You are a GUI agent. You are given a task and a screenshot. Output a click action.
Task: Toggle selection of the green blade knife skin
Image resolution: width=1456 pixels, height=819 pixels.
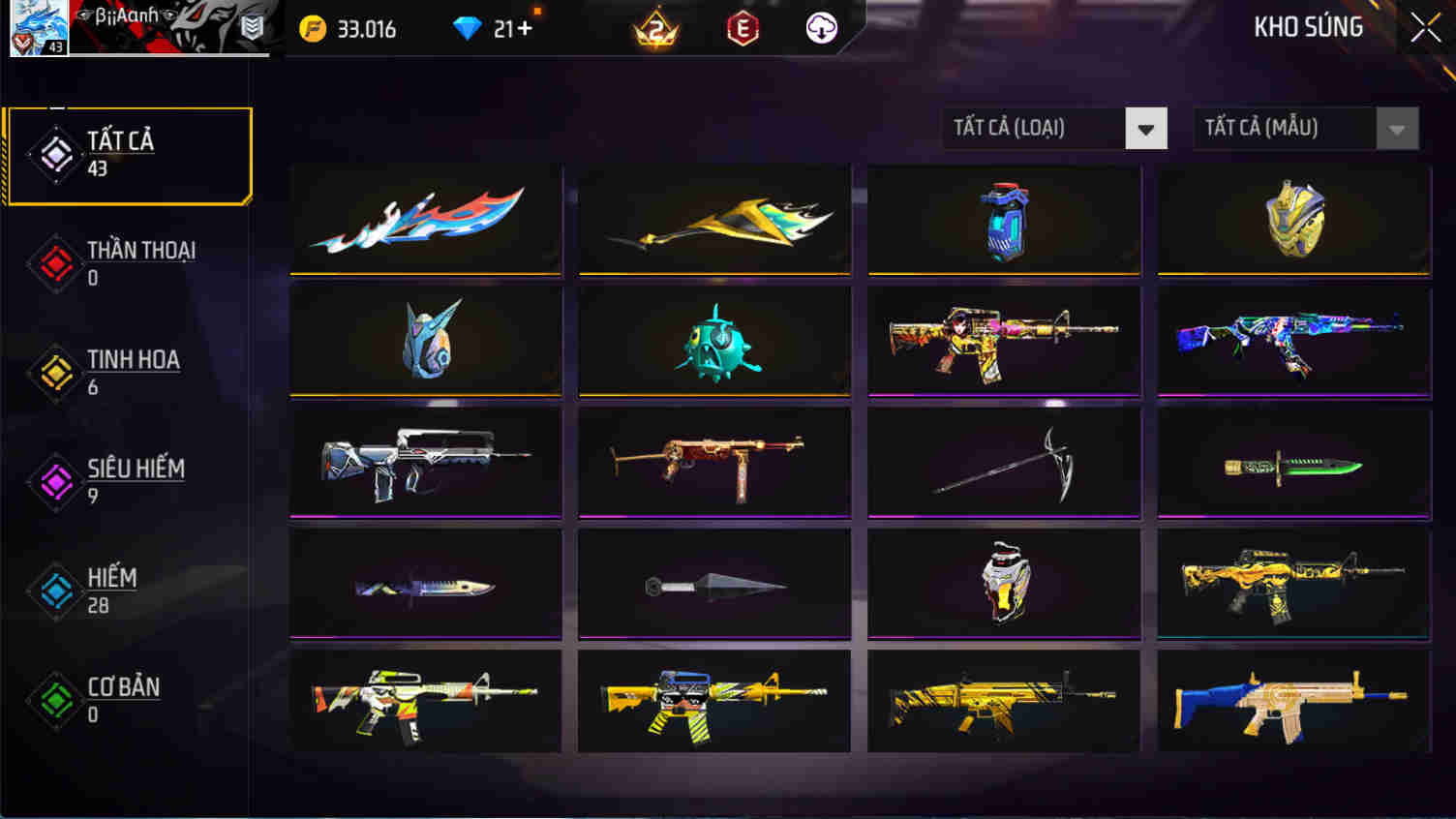[1292, 462]
